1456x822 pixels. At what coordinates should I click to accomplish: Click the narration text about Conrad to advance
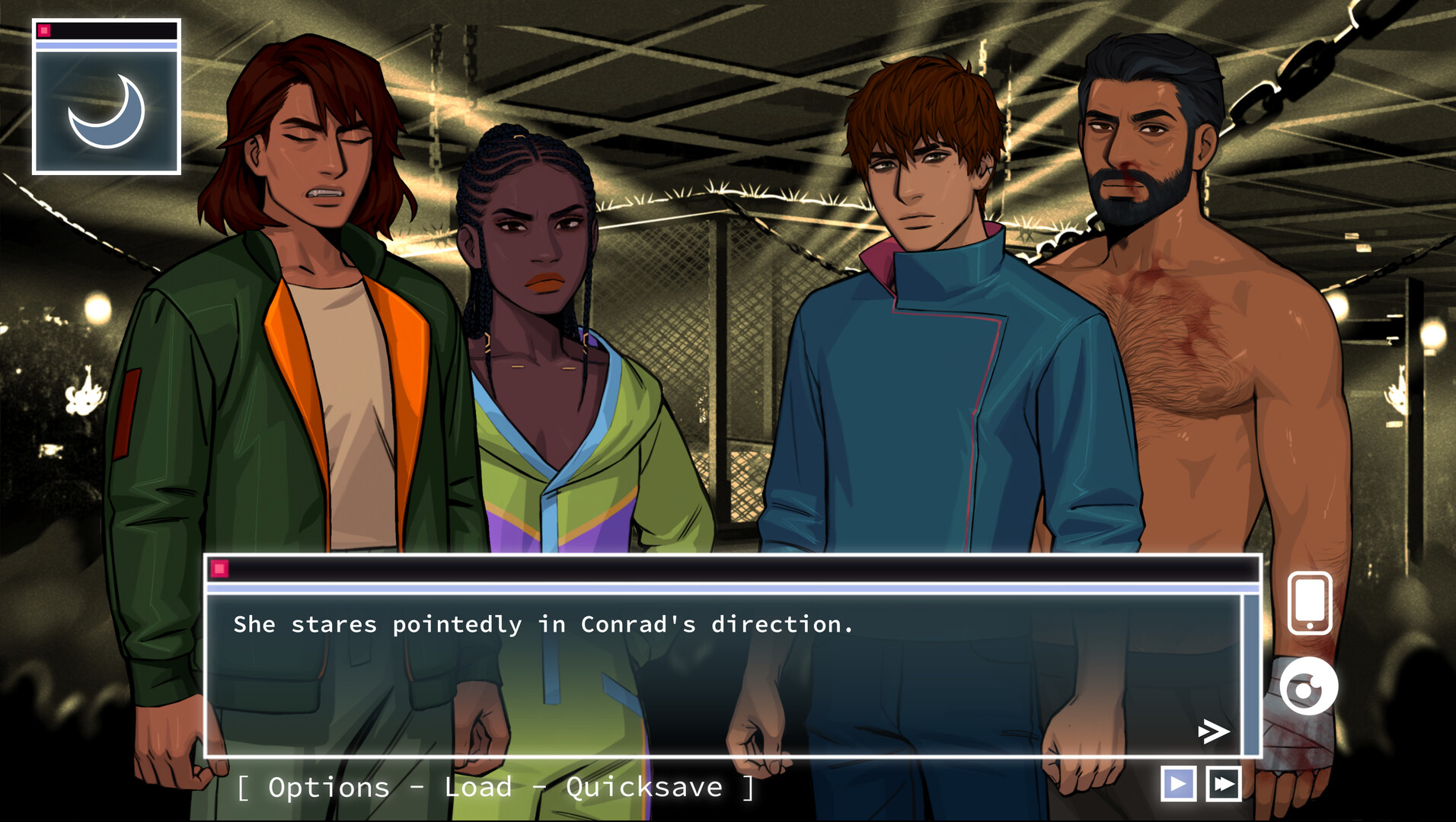543,624
